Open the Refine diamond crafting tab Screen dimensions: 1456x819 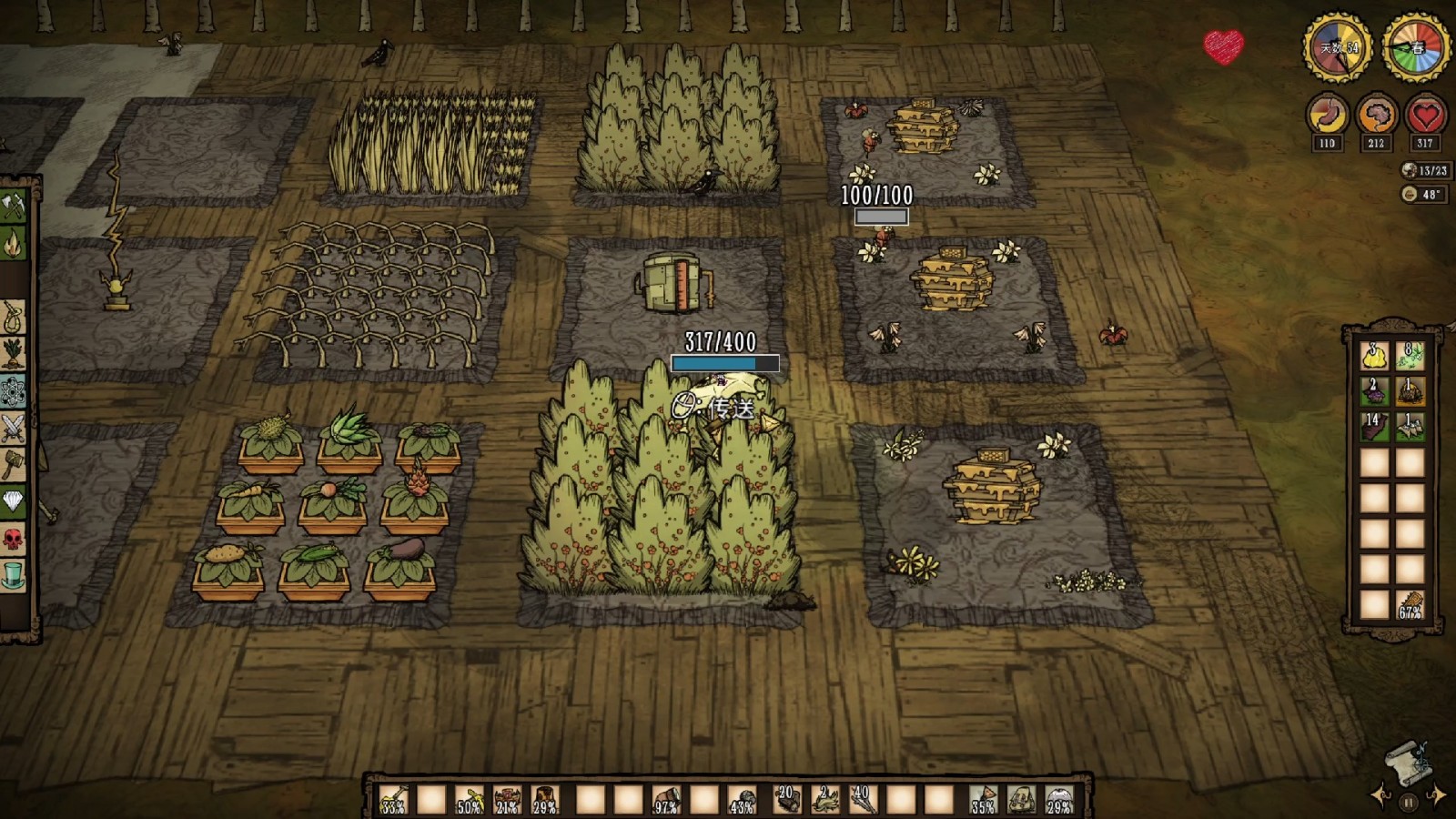(x=13, y=501)
